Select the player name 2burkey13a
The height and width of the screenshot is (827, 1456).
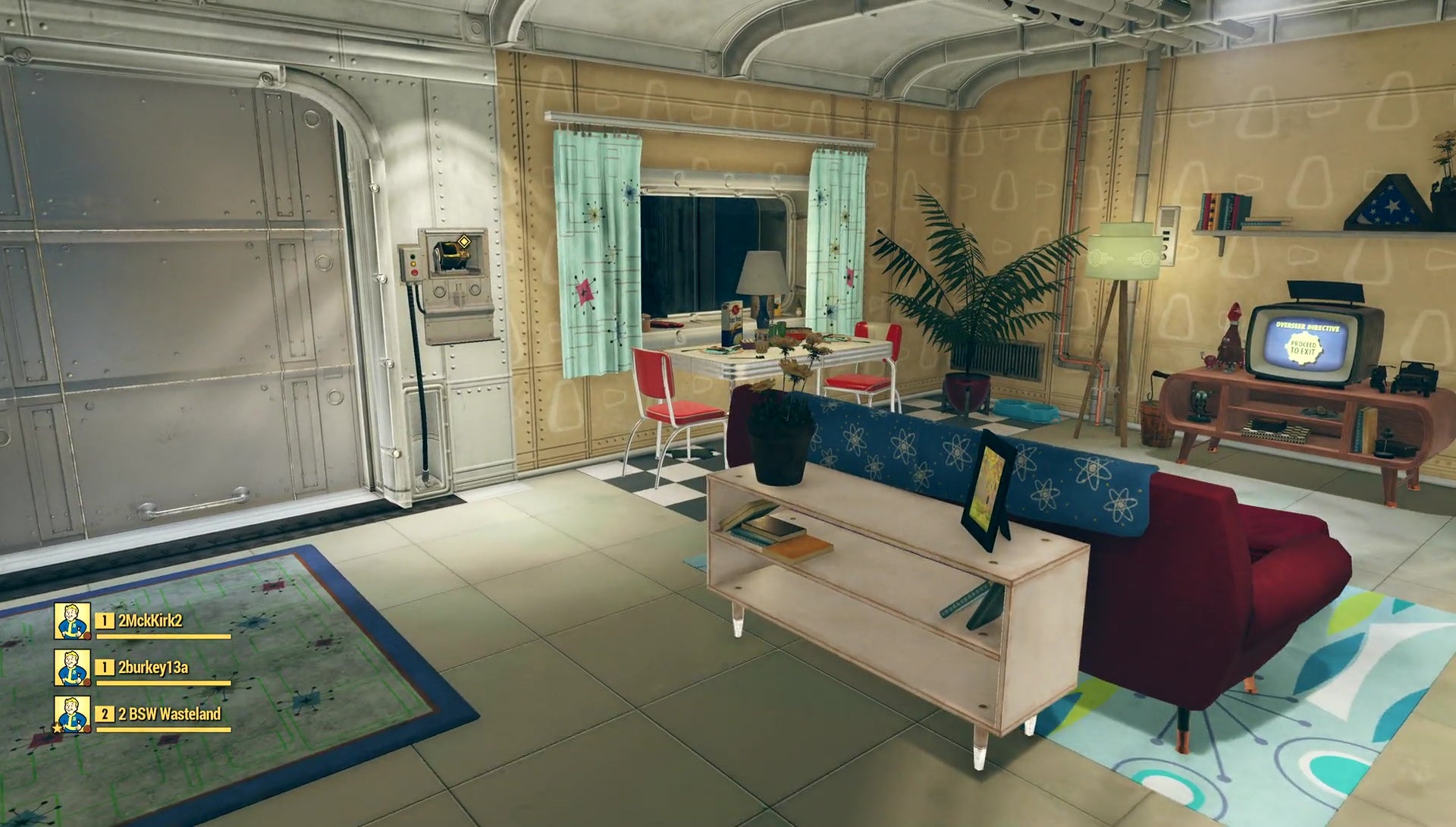[x=153, y=668]
